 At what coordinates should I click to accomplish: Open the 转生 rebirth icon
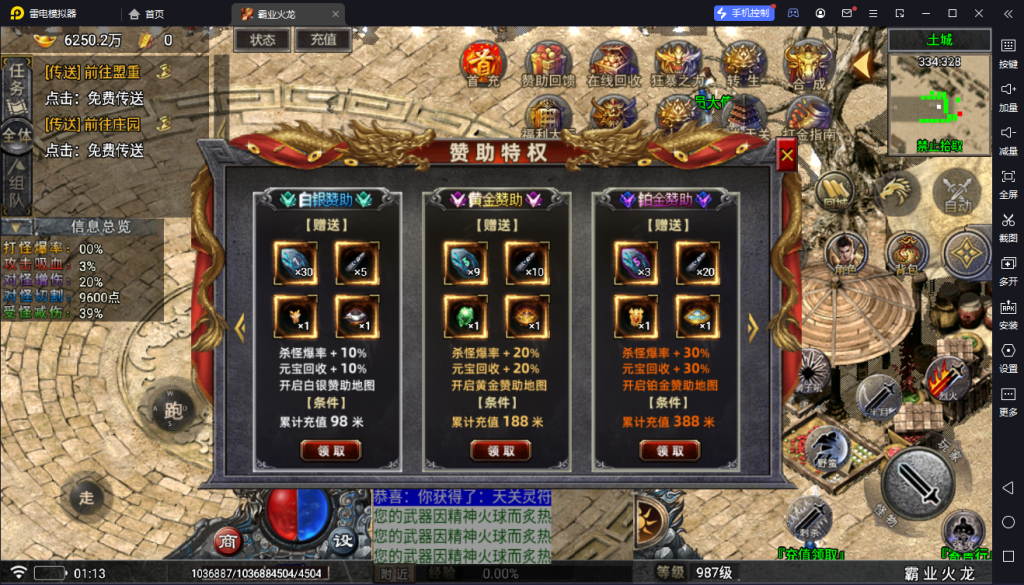(x=744, y=63)
